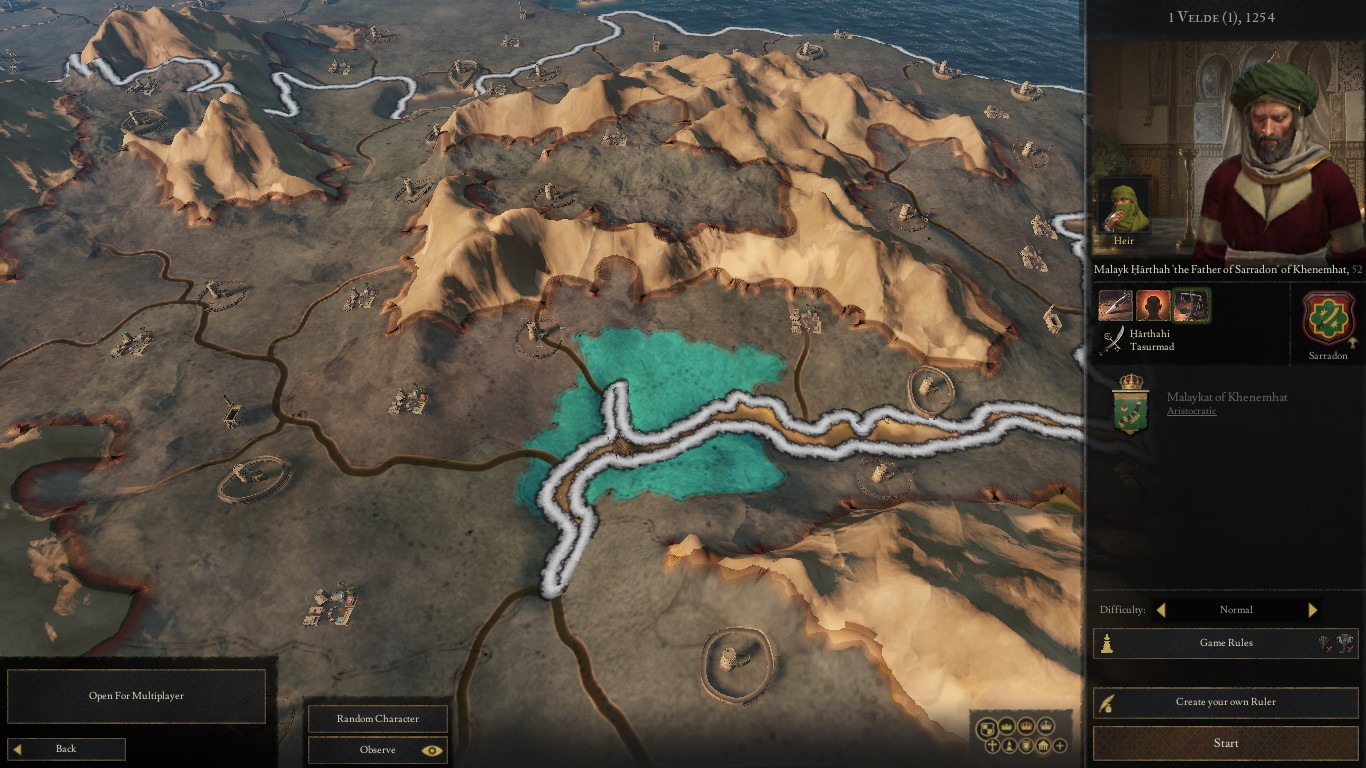Click the Ironman hand icon next to Game Rules
1366x768 pixels.
(x=1324, y=643)
